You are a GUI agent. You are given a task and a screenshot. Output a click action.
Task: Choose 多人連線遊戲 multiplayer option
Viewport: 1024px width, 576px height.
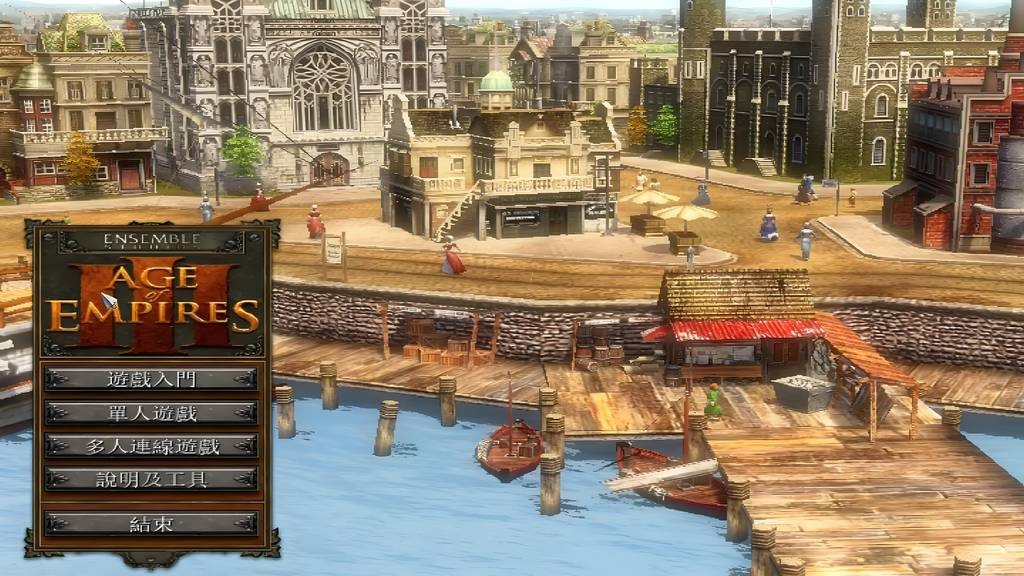151,446
